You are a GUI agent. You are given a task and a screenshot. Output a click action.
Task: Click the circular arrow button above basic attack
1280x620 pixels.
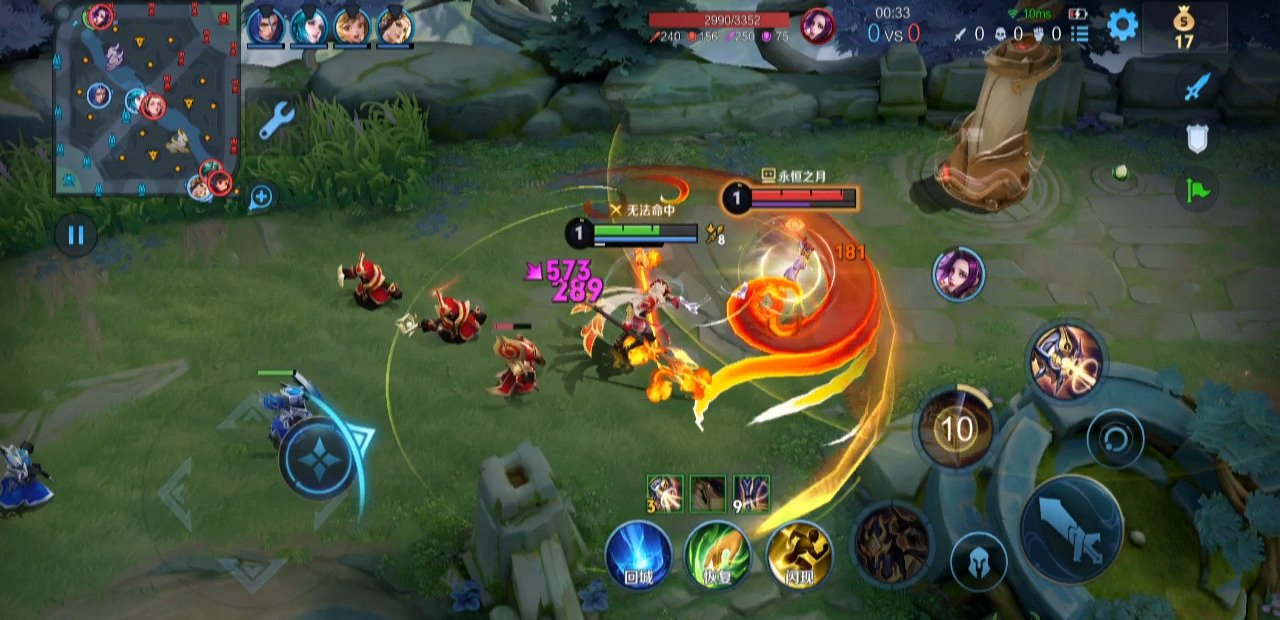coord(1115,438)
